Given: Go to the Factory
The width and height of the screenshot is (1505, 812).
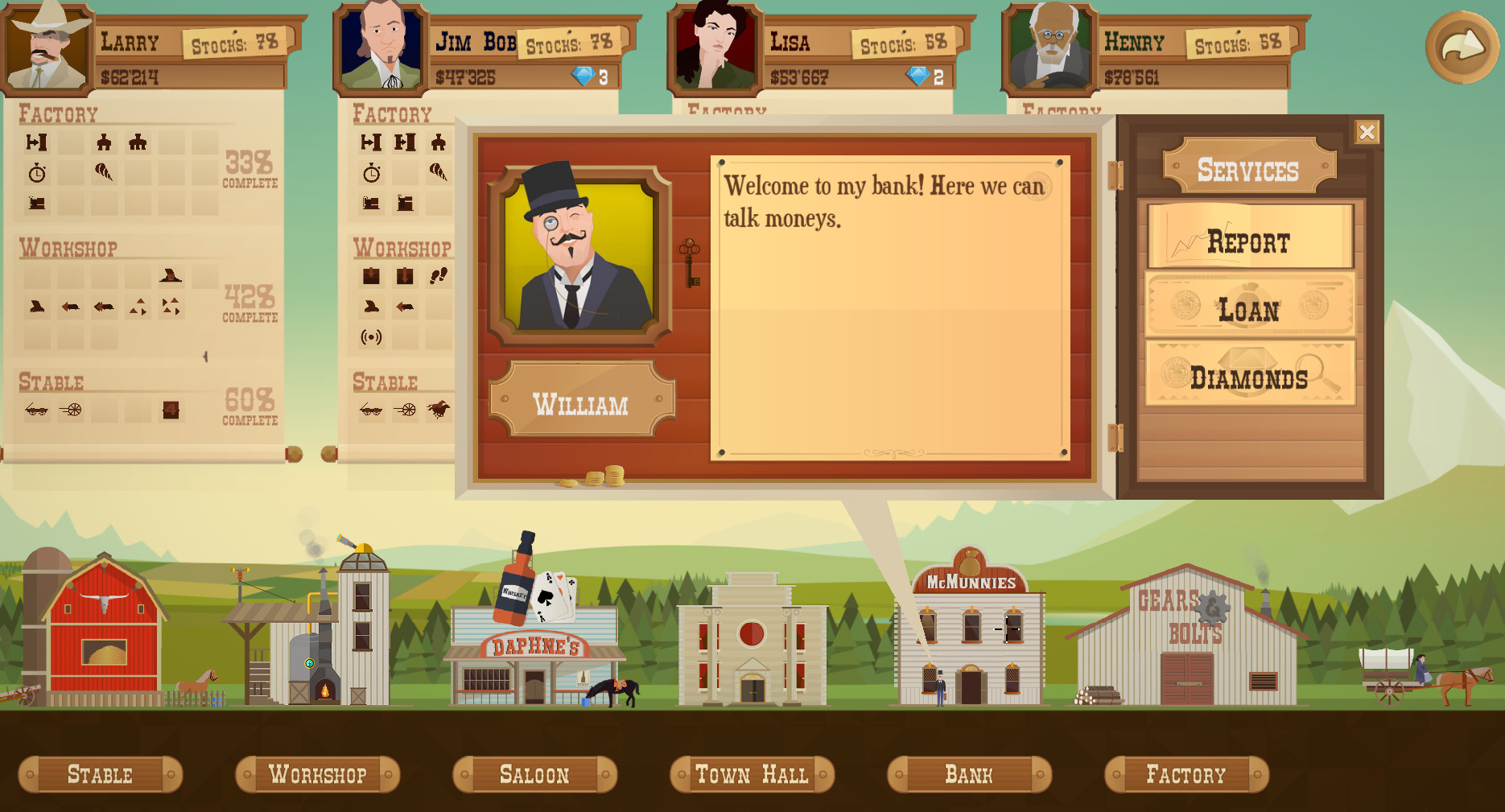Looking at the screenshot, I should (1187, 774).
